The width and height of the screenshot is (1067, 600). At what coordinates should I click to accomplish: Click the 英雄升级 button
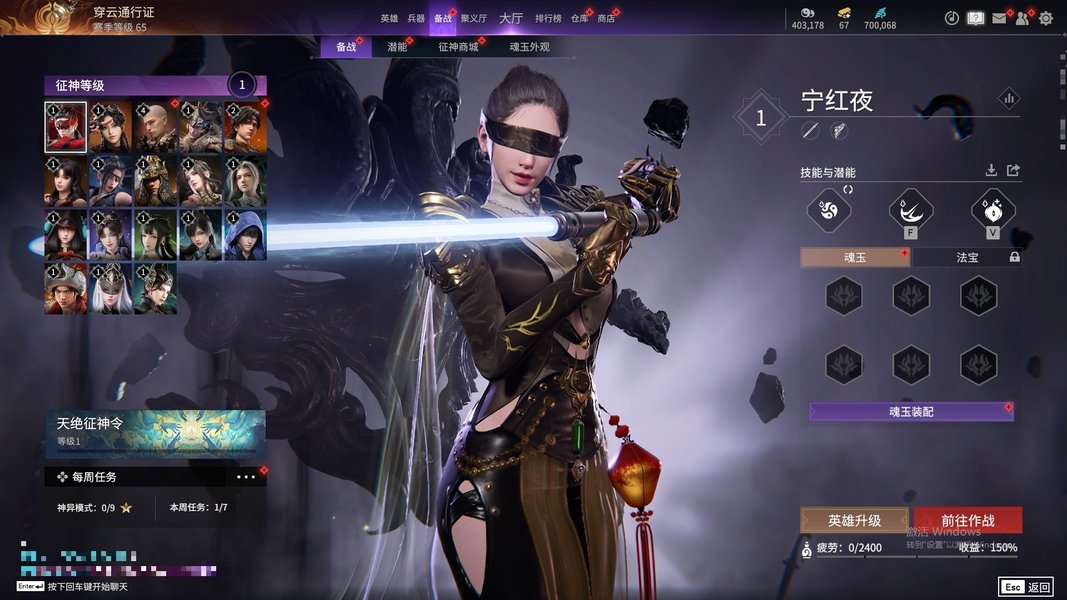click(x=854, y=520)
